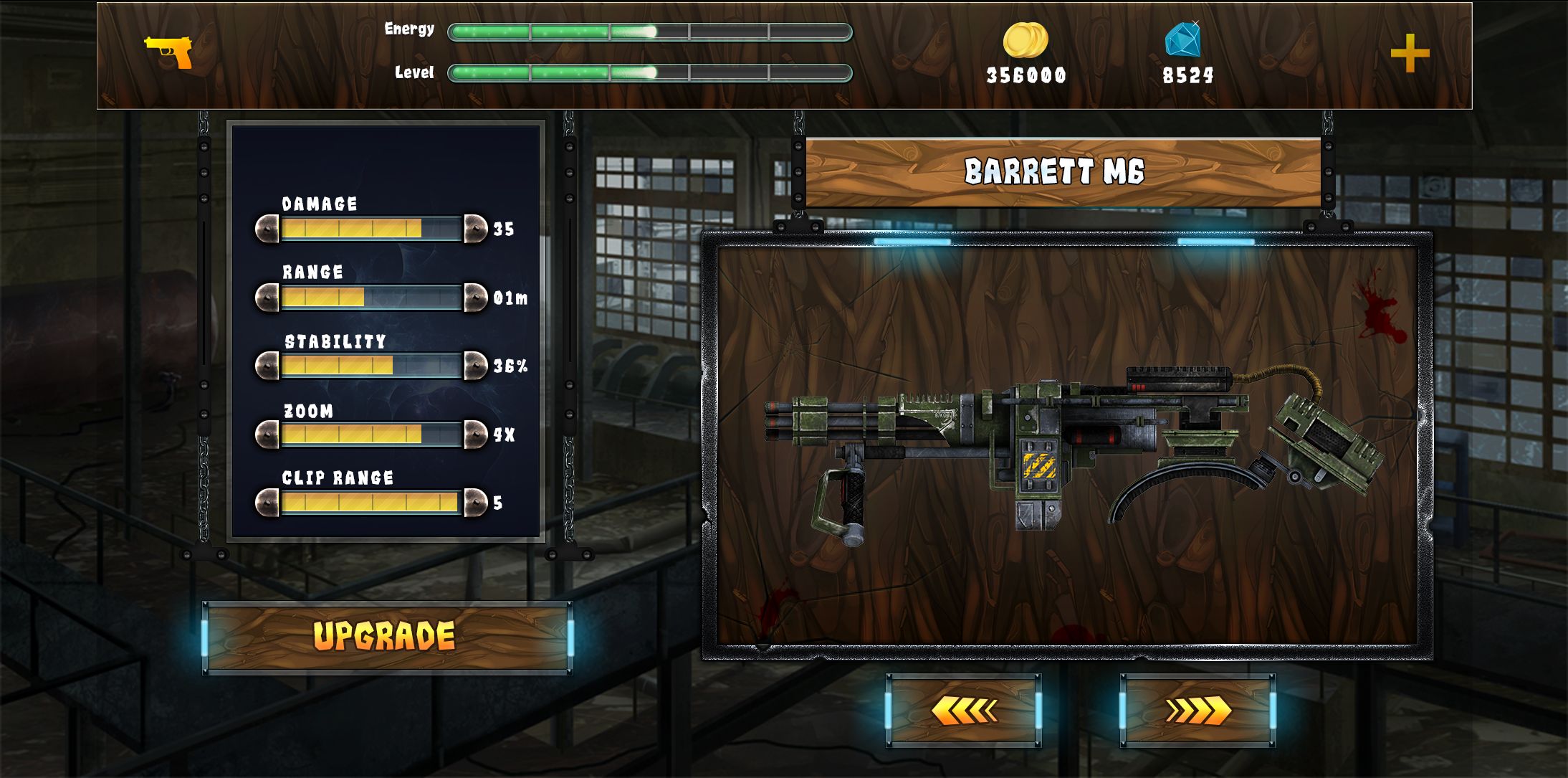Viewport: 1568px width, 778px height.
Task: Click the UPGRADE button
Action: coord(387,637)
